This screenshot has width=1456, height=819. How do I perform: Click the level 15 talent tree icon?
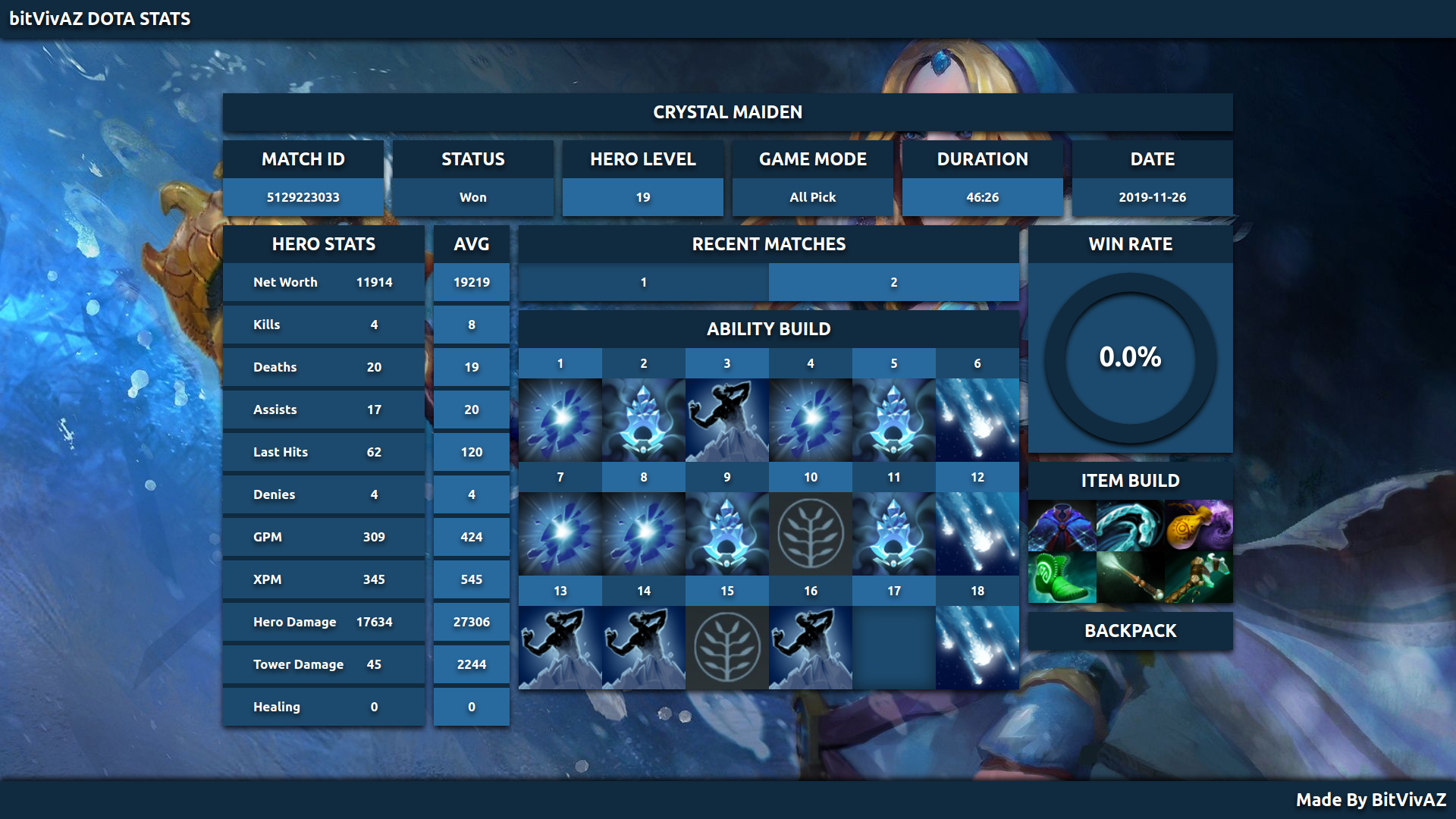click(x=727, y=647)
